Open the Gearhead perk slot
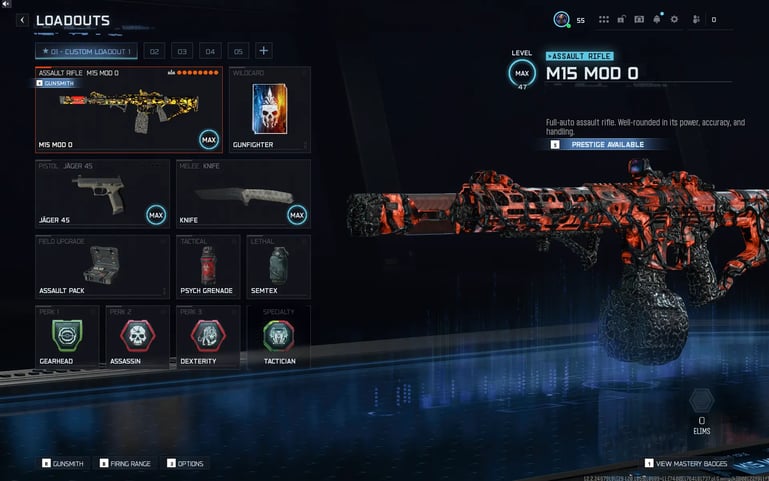The image size is (769, 481). 66,336
